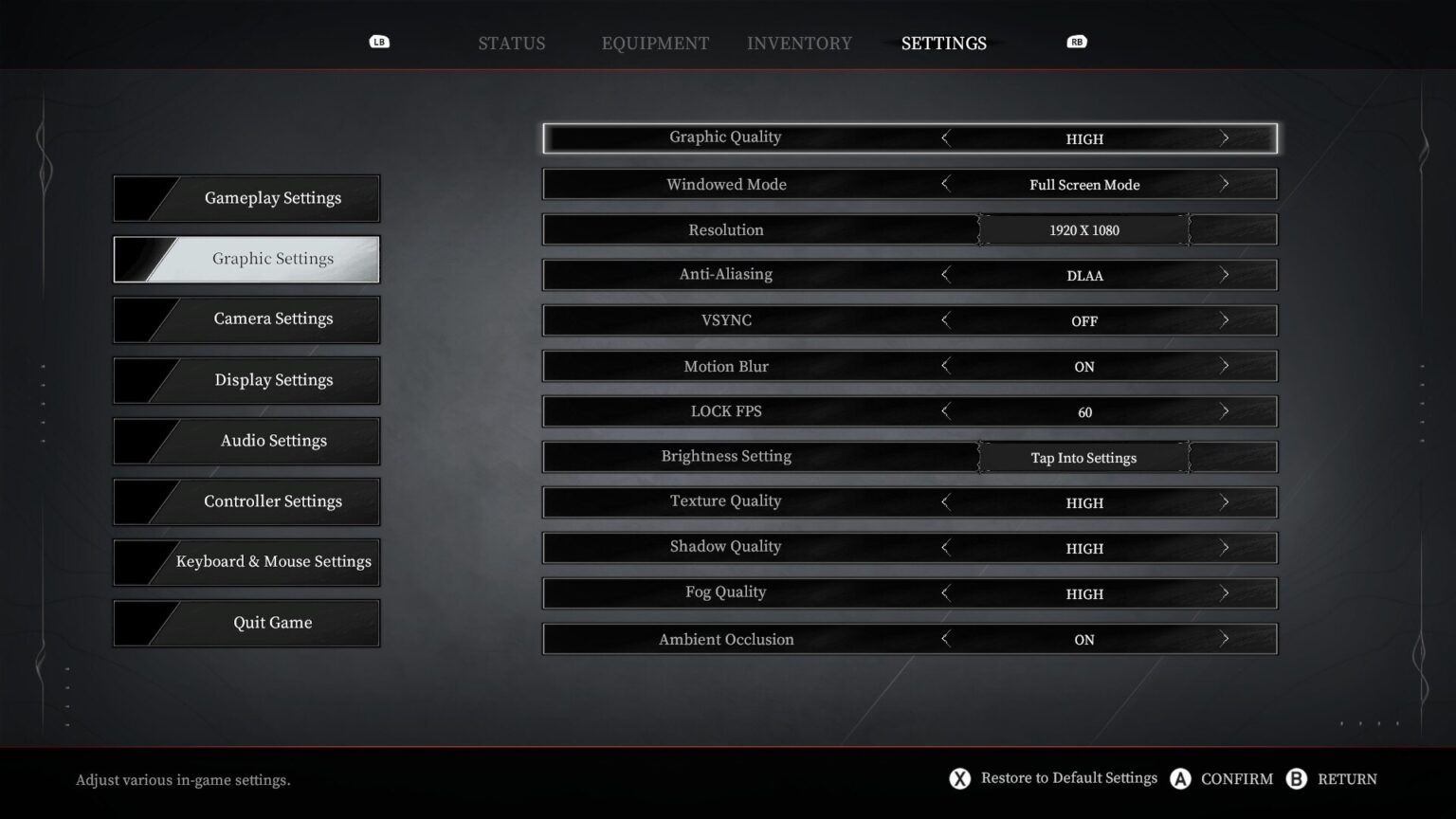1456x819 pixels.
Task: Open the EQUIPMENT tab
Action: [x=654, y=43]
